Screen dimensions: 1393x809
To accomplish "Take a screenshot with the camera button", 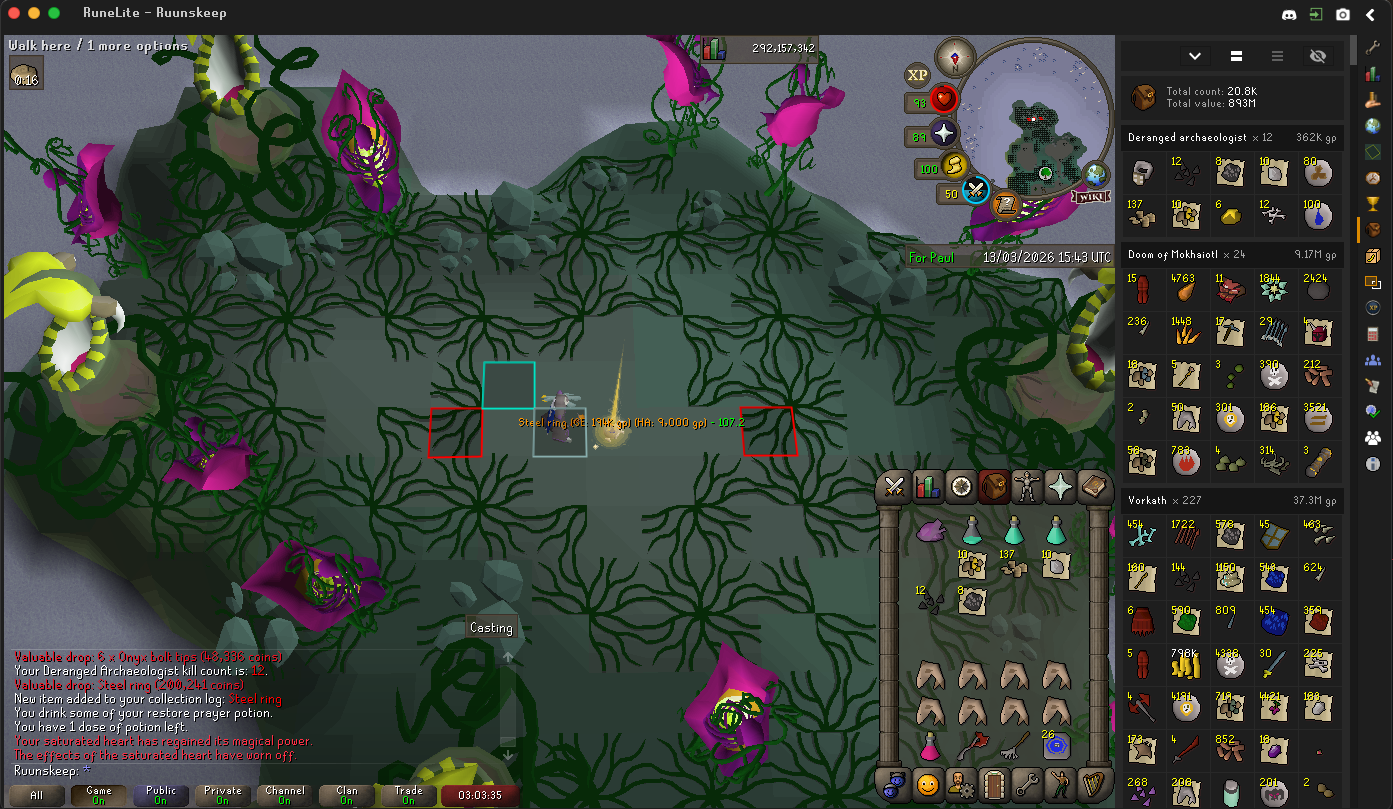I will (x=1343, y=15).
